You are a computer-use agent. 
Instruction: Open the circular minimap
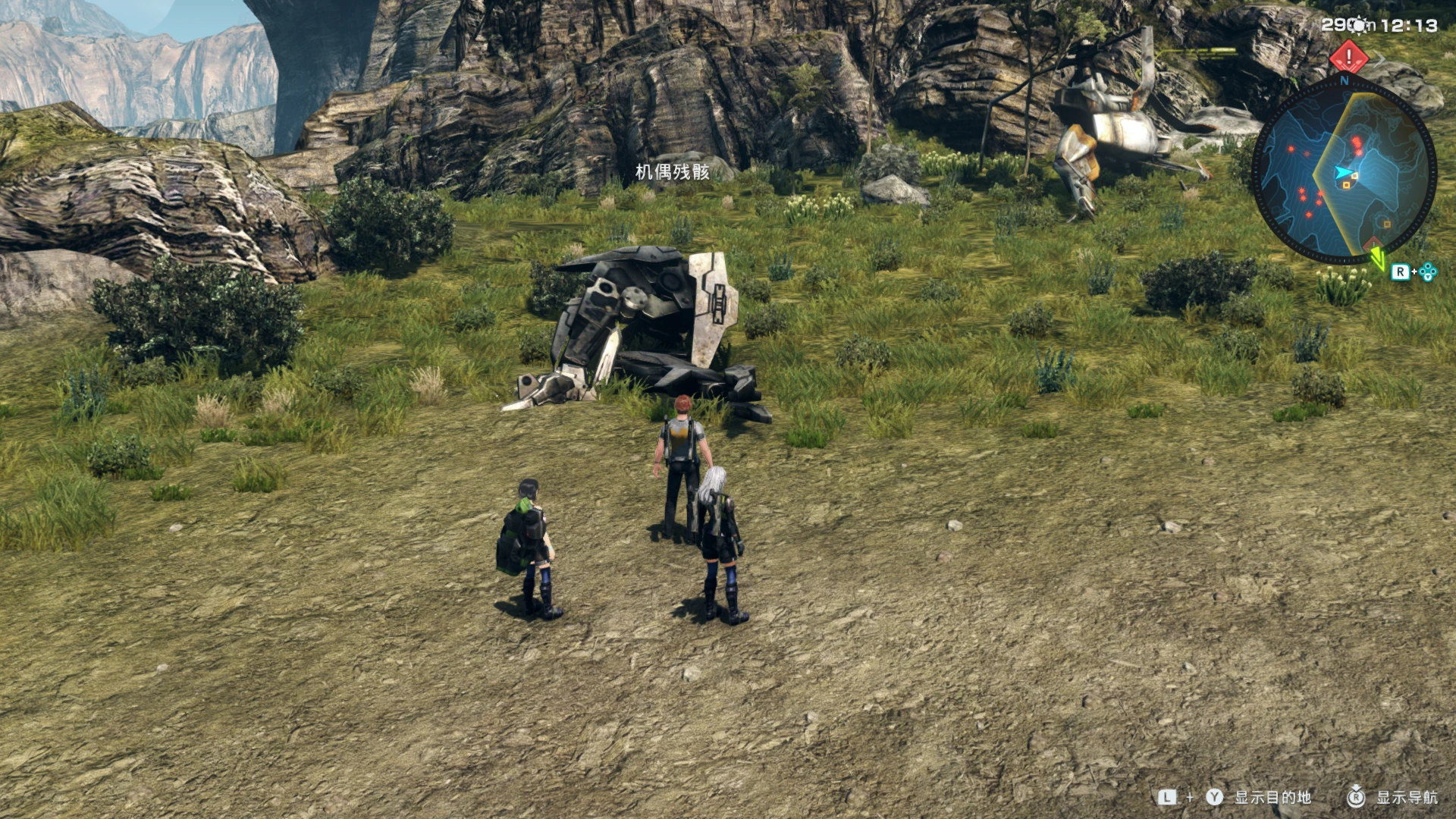[x=1343, y=173]
